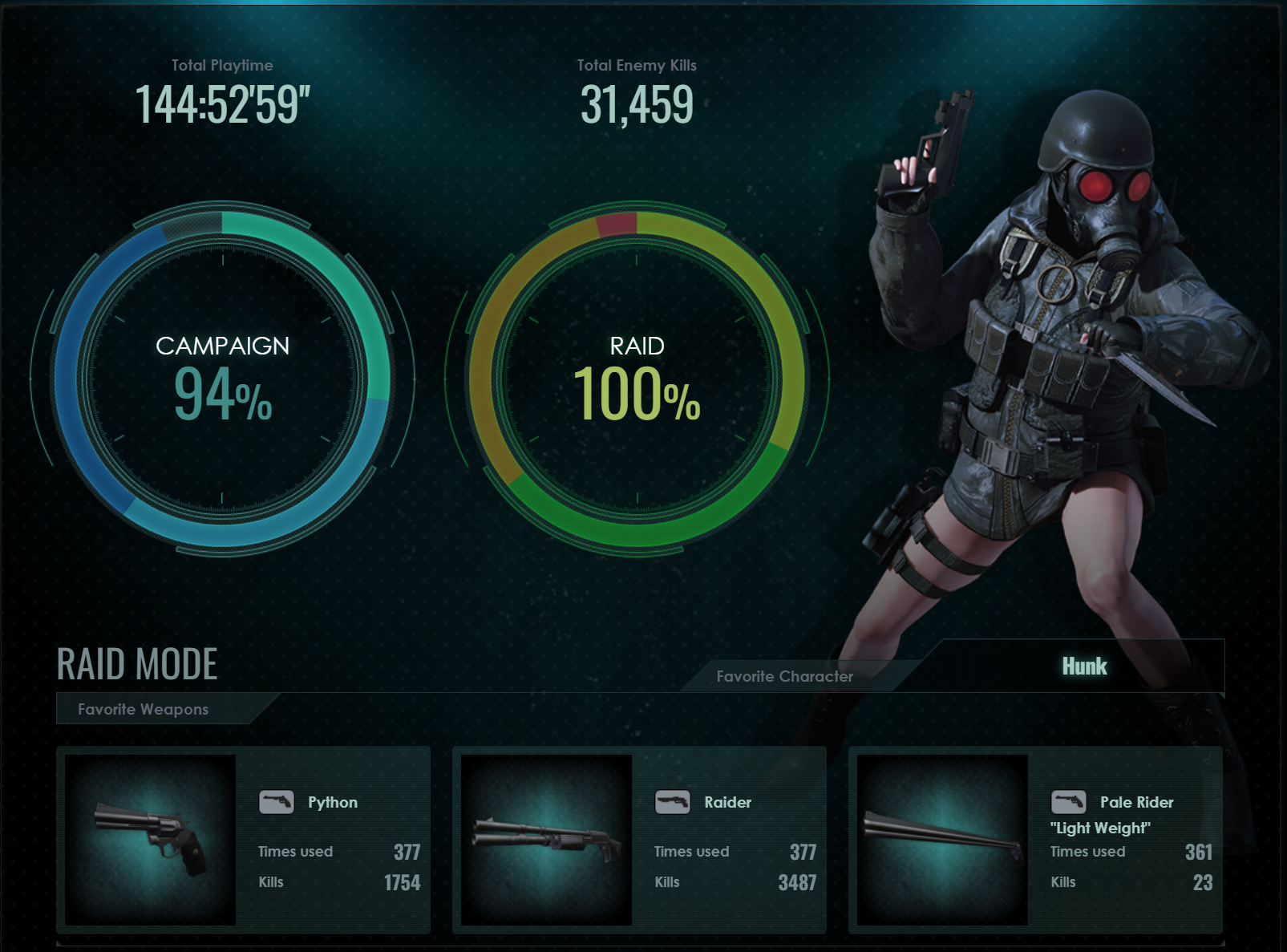The width and height of the screenshot is (1287, 952).
Task: Click the Total Enemy Kills counter
Action: (637, 103)
